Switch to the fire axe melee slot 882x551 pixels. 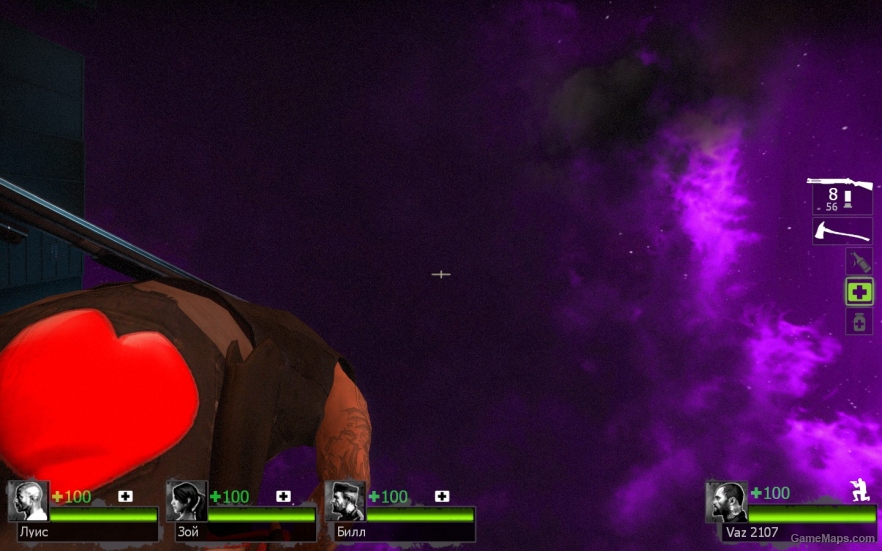[x=841, y=231]
